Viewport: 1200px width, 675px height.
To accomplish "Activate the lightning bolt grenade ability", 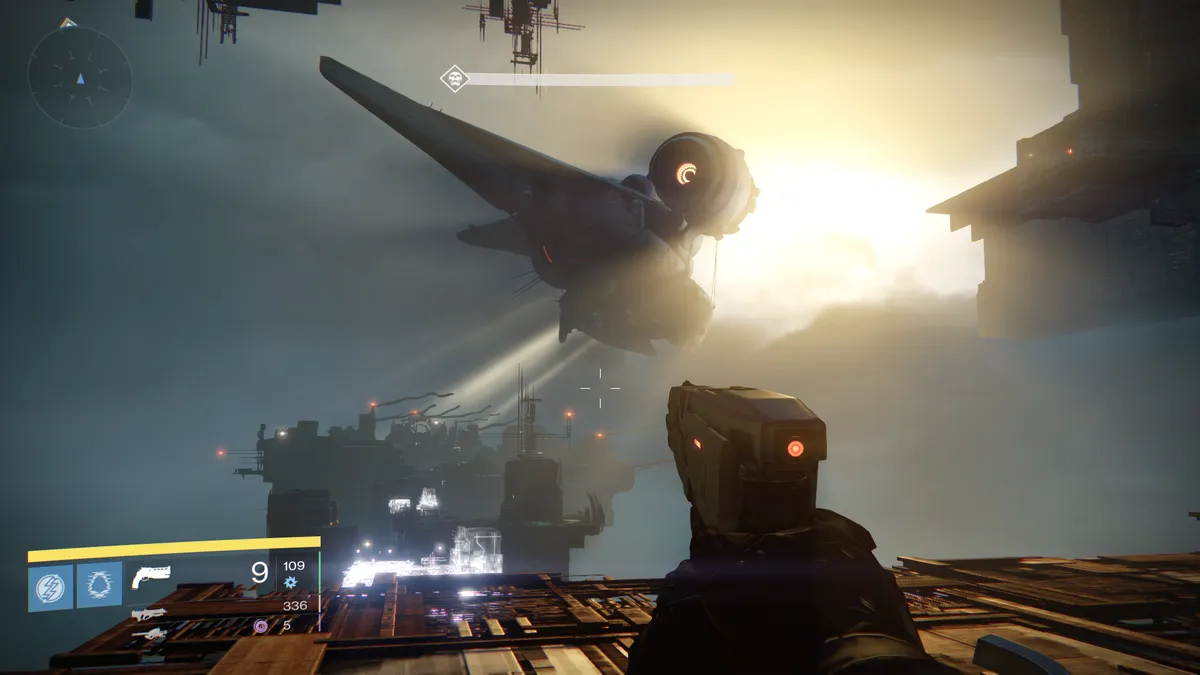I will point(50,586).
